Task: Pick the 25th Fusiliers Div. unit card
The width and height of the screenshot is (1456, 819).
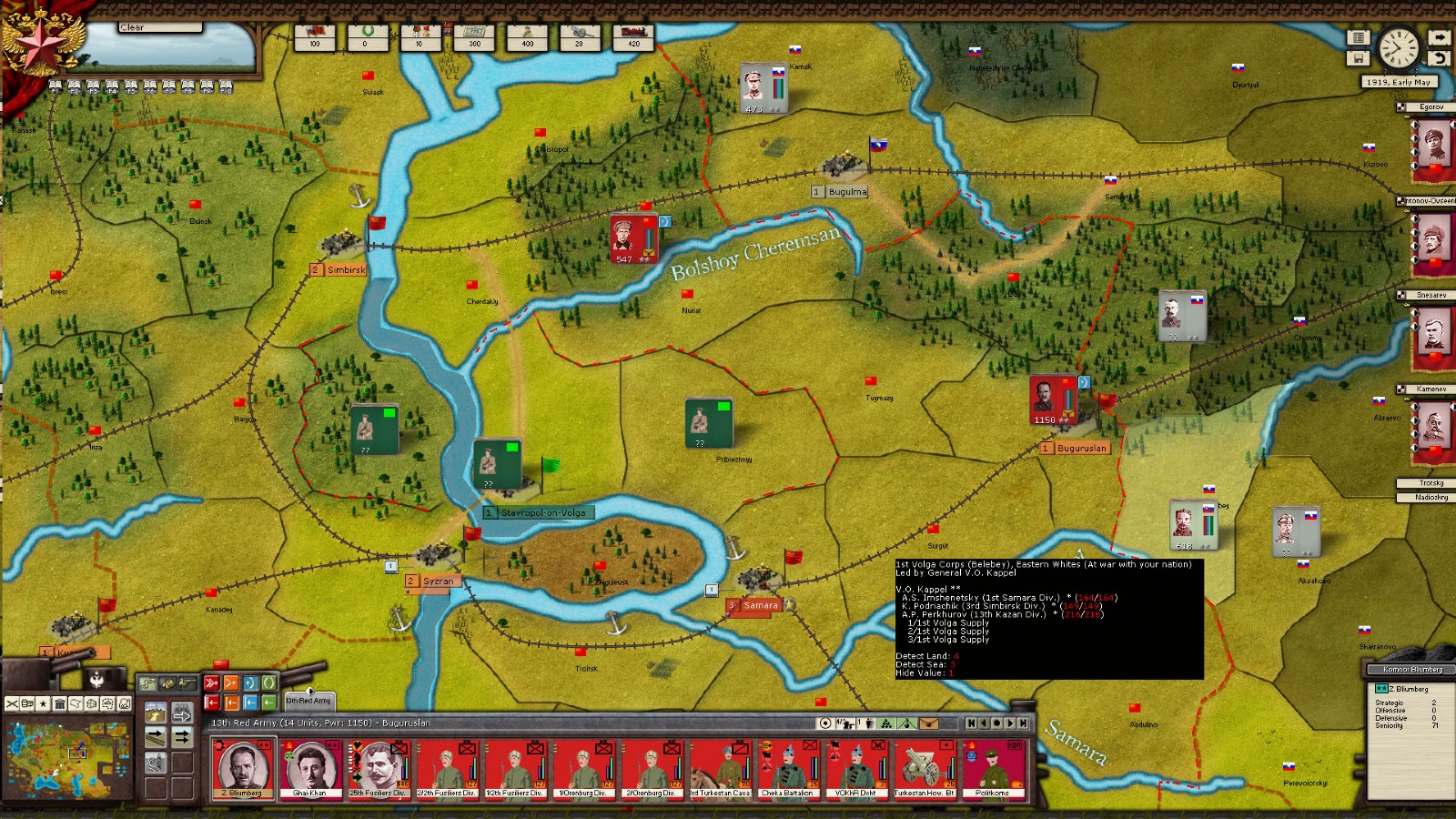Action: click(x=378, y=769)
